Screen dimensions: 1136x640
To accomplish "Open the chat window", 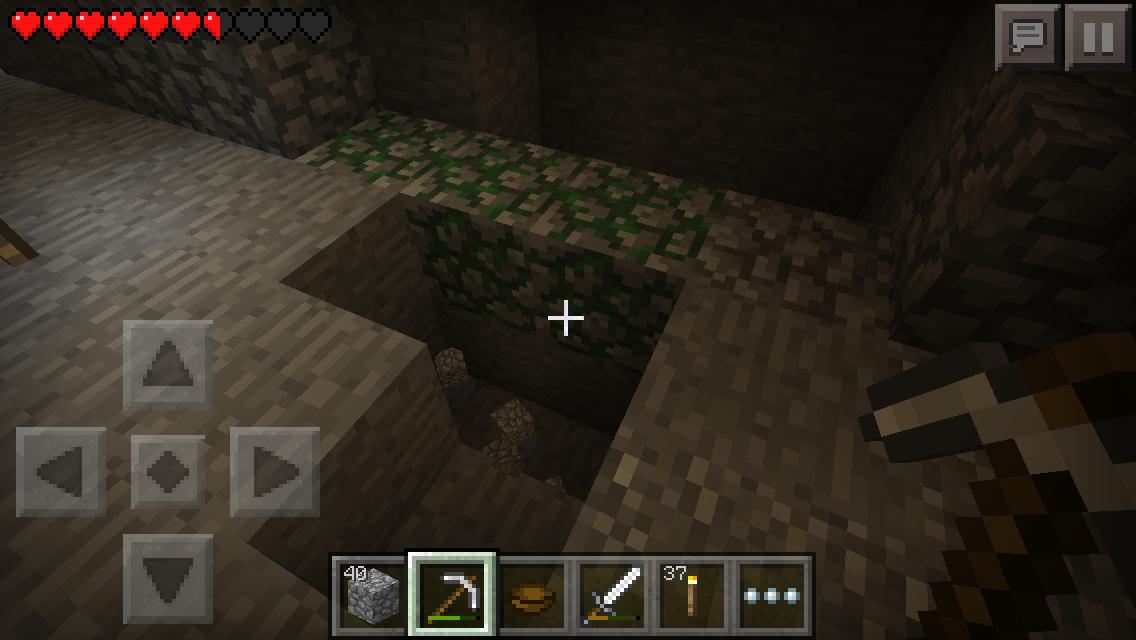I will point(1027,37).
